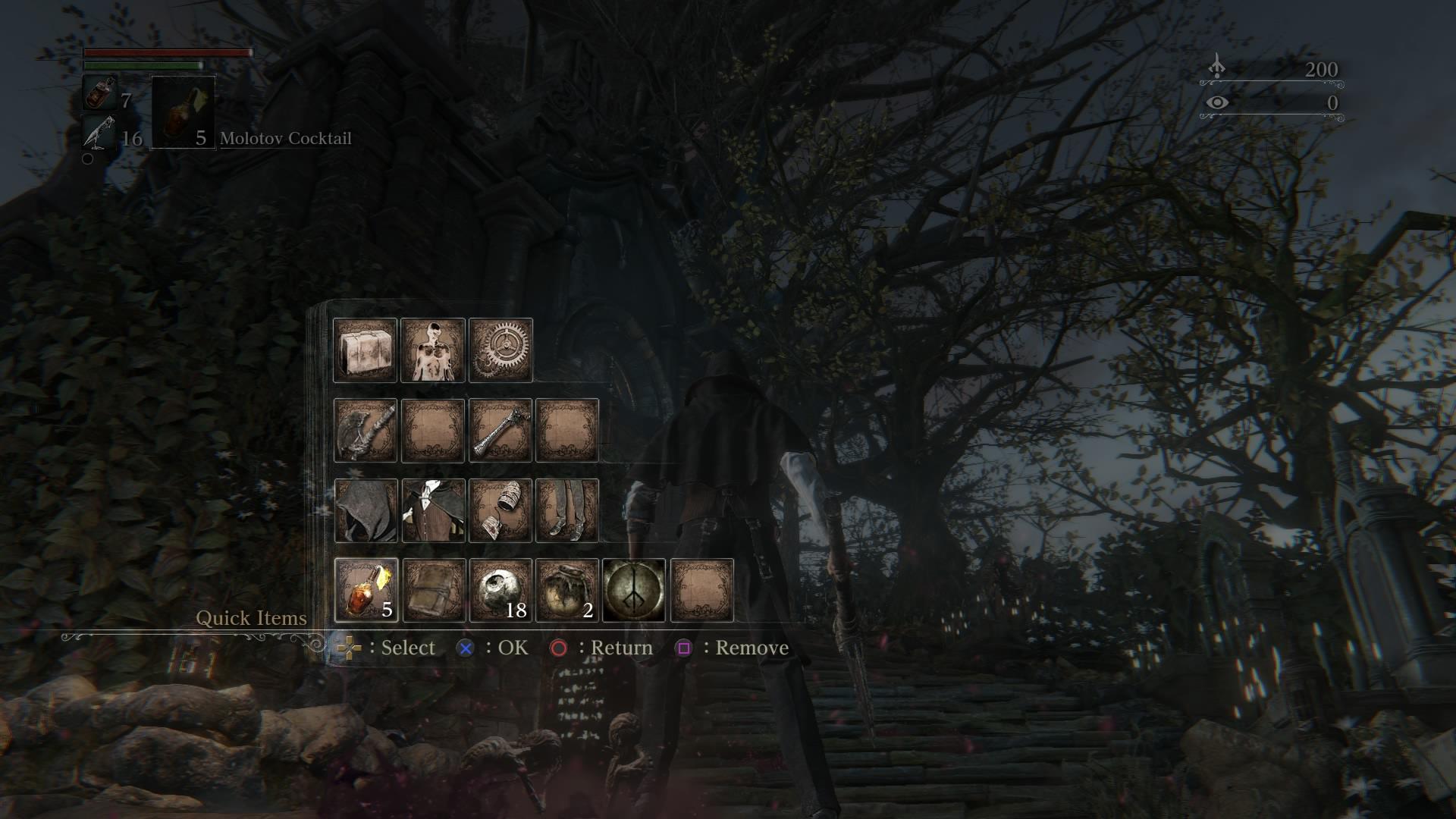Click the red health bar
This screenshot has width=1456, height=819.
(x=167, y=53)
